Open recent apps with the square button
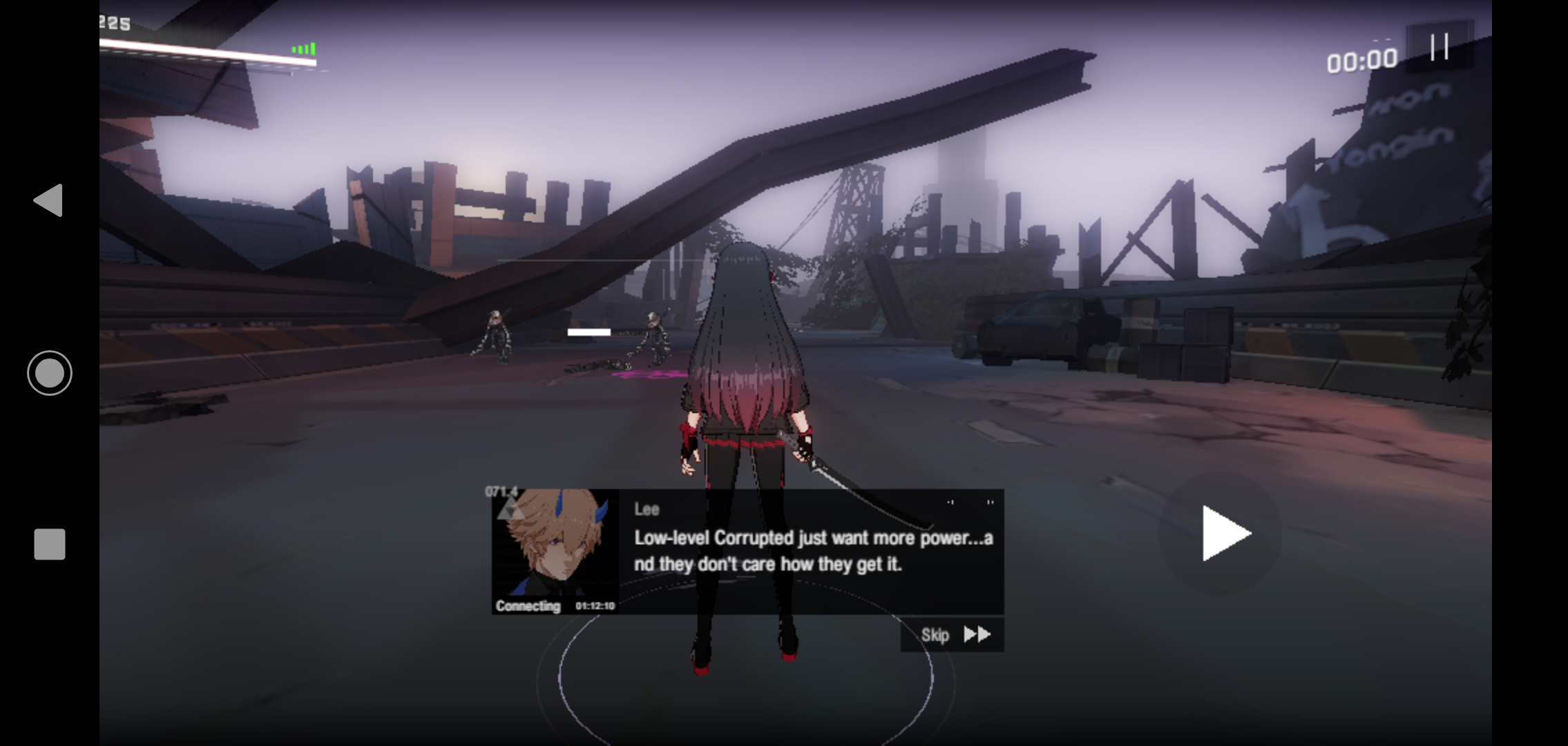The height and width of the screenshot is (746, 1568). (50, 544)
